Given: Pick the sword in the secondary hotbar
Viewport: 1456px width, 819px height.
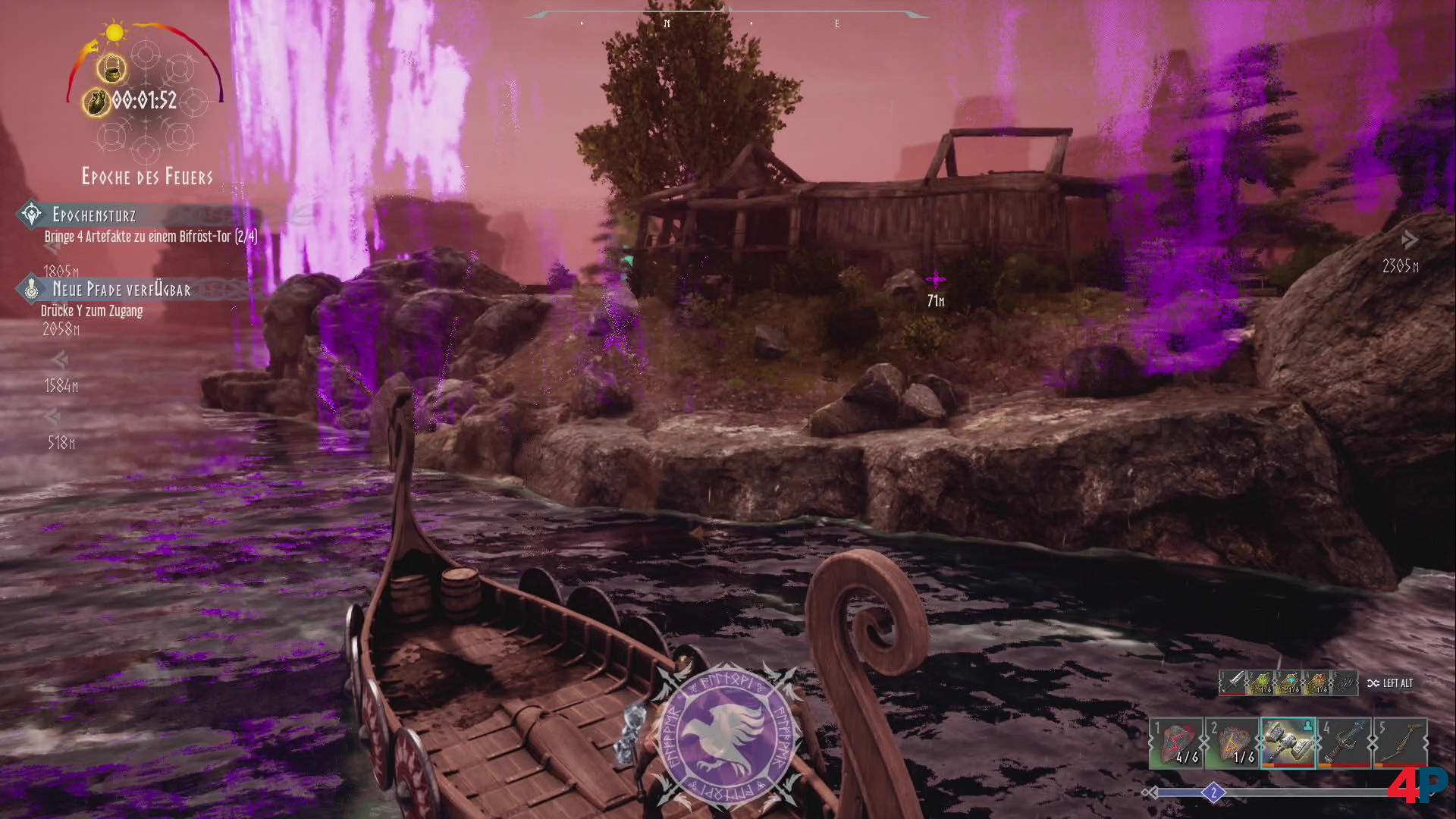Looking at the screenshot, I should pos(1233,682).
